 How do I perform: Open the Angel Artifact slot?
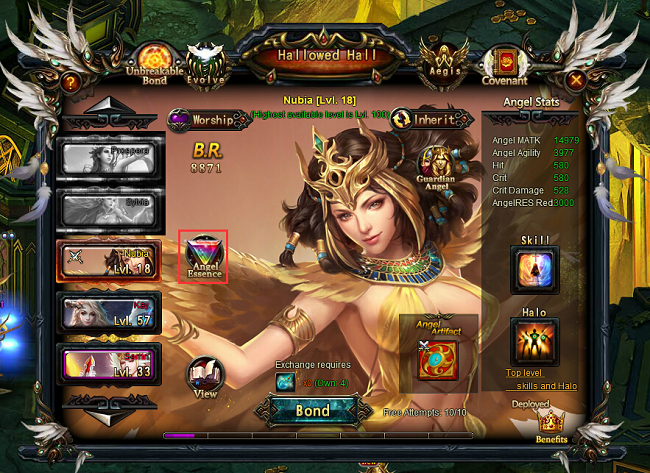[439, 357]
